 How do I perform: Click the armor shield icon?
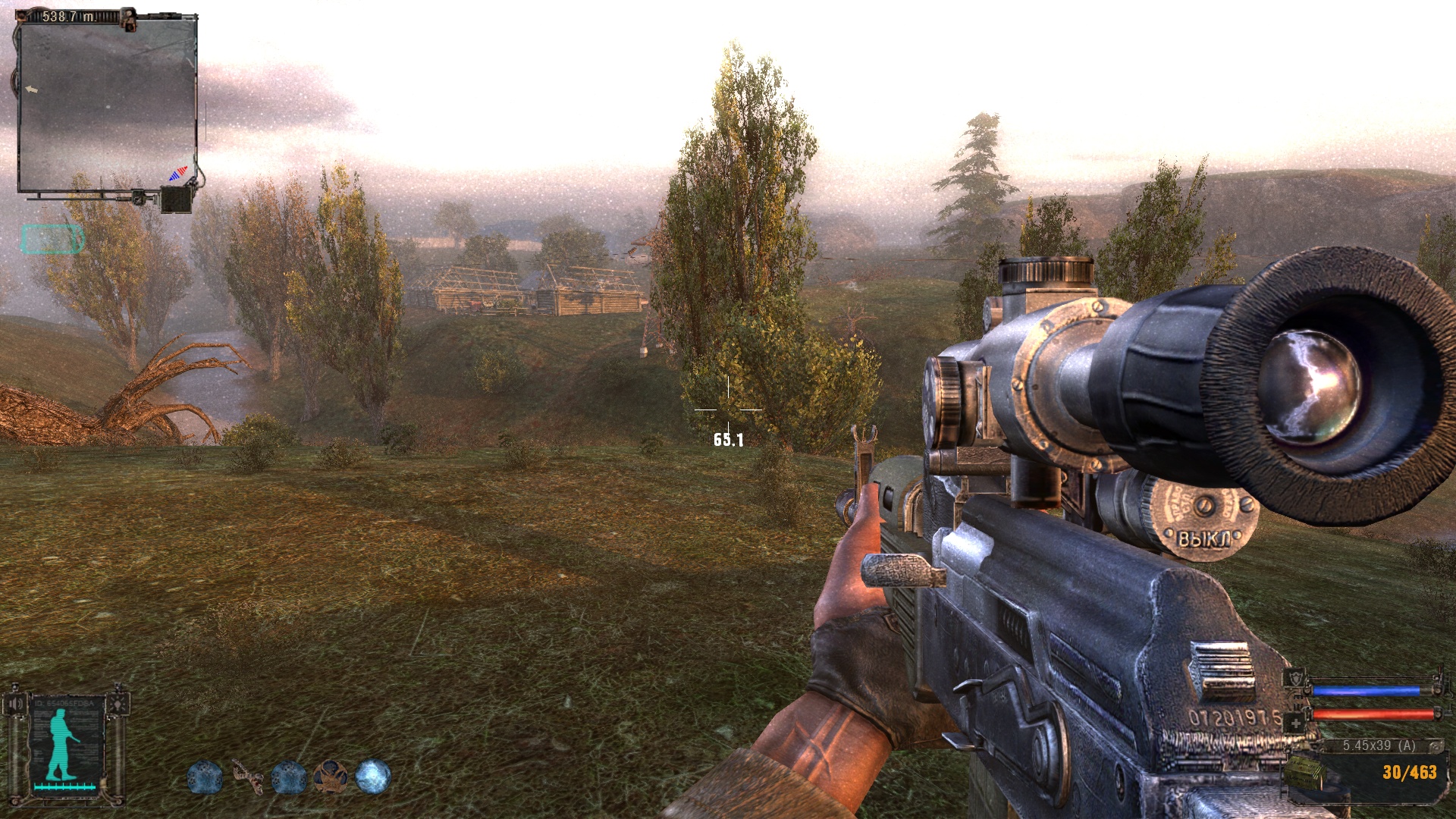(1295, 679)
